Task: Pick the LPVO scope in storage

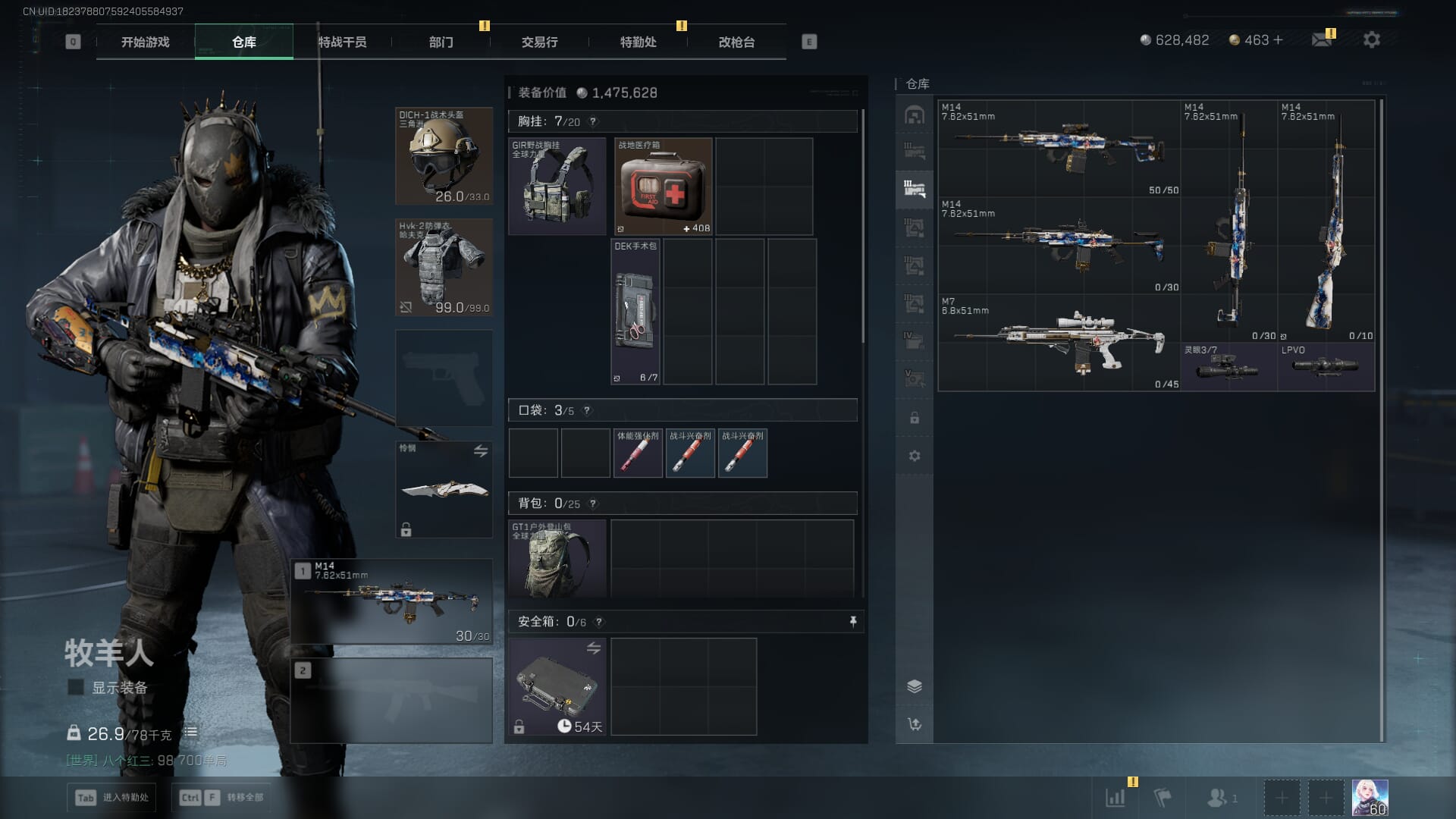Action: [1326, 367]
